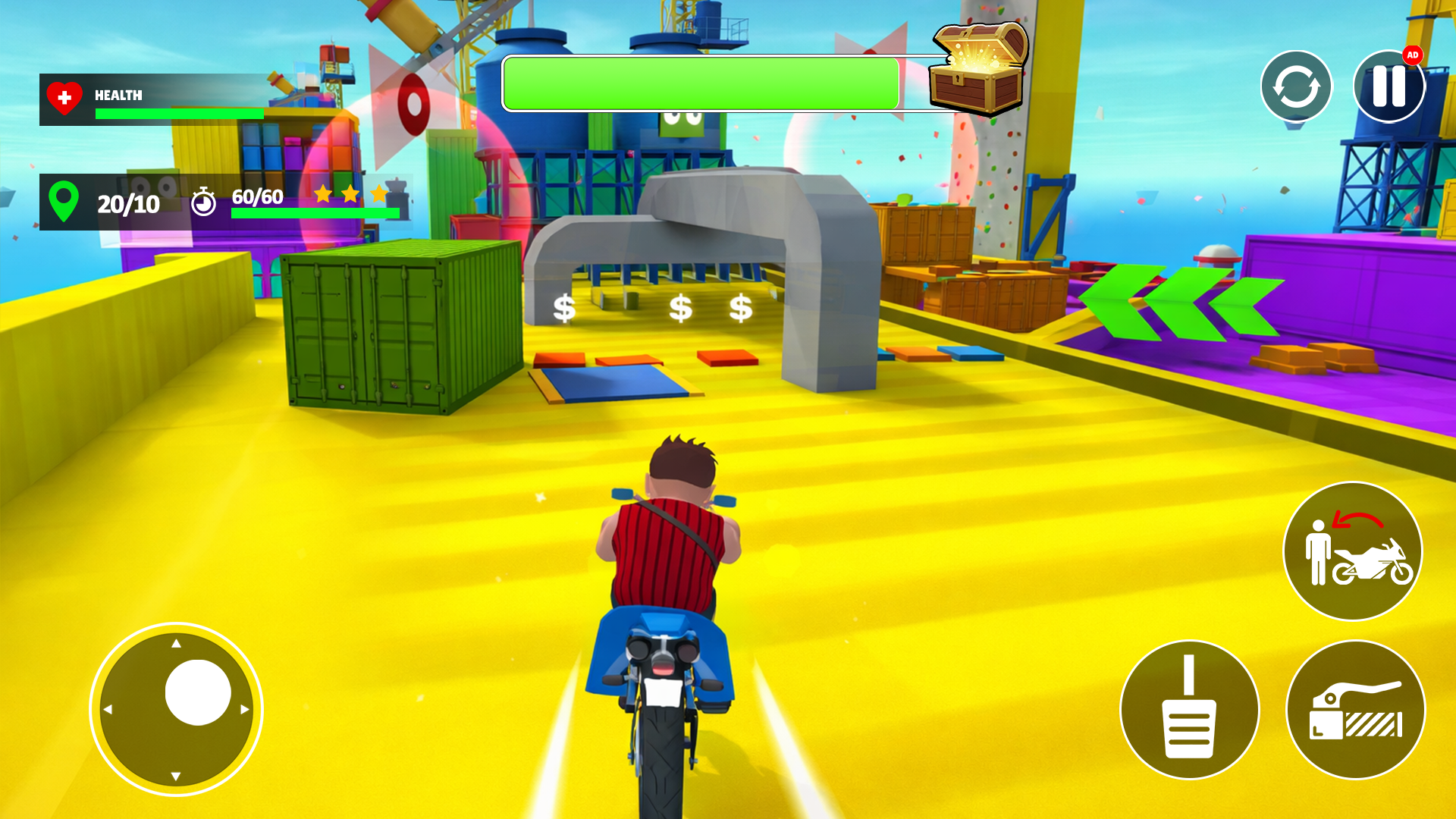Select the green location pin marker
The image size is (1456, 819).
65,202
